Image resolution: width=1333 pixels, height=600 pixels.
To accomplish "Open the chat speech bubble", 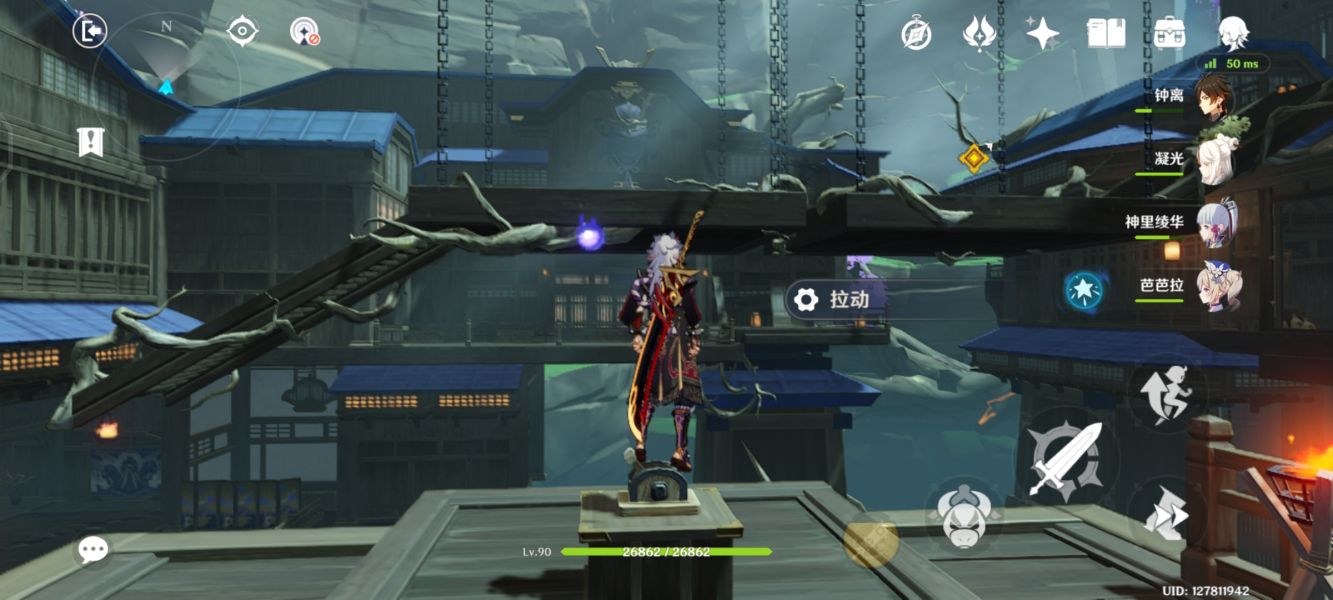I will [x=94, y=549].
